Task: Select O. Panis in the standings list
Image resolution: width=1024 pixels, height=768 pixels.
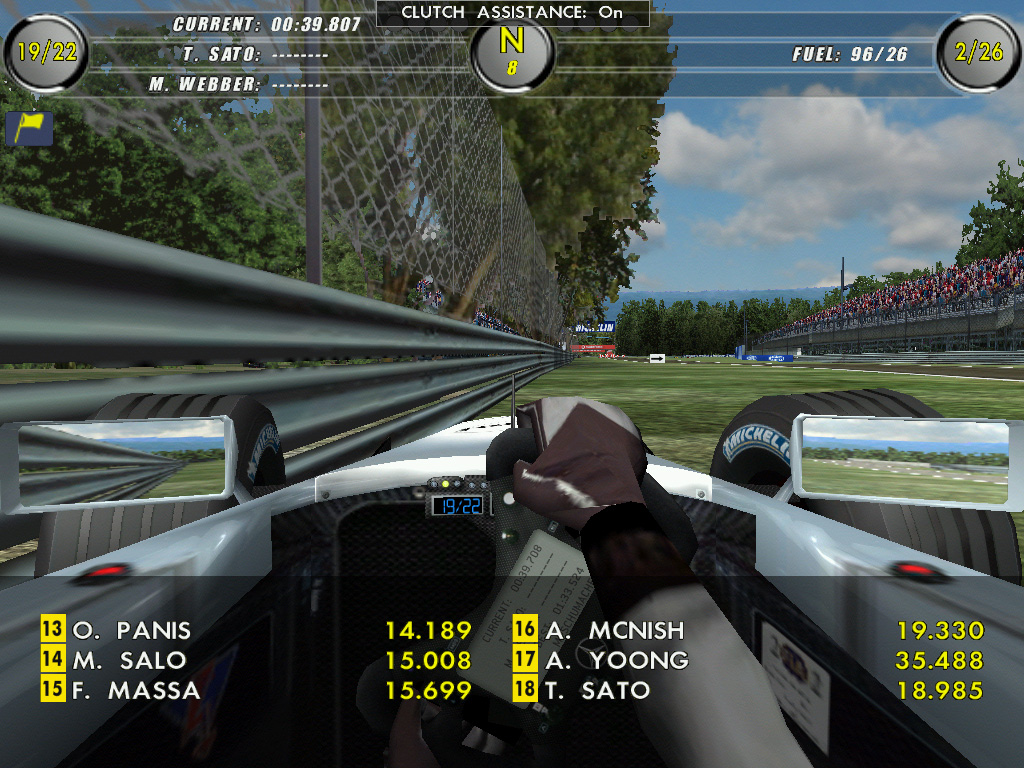Action: pos(131,631)
